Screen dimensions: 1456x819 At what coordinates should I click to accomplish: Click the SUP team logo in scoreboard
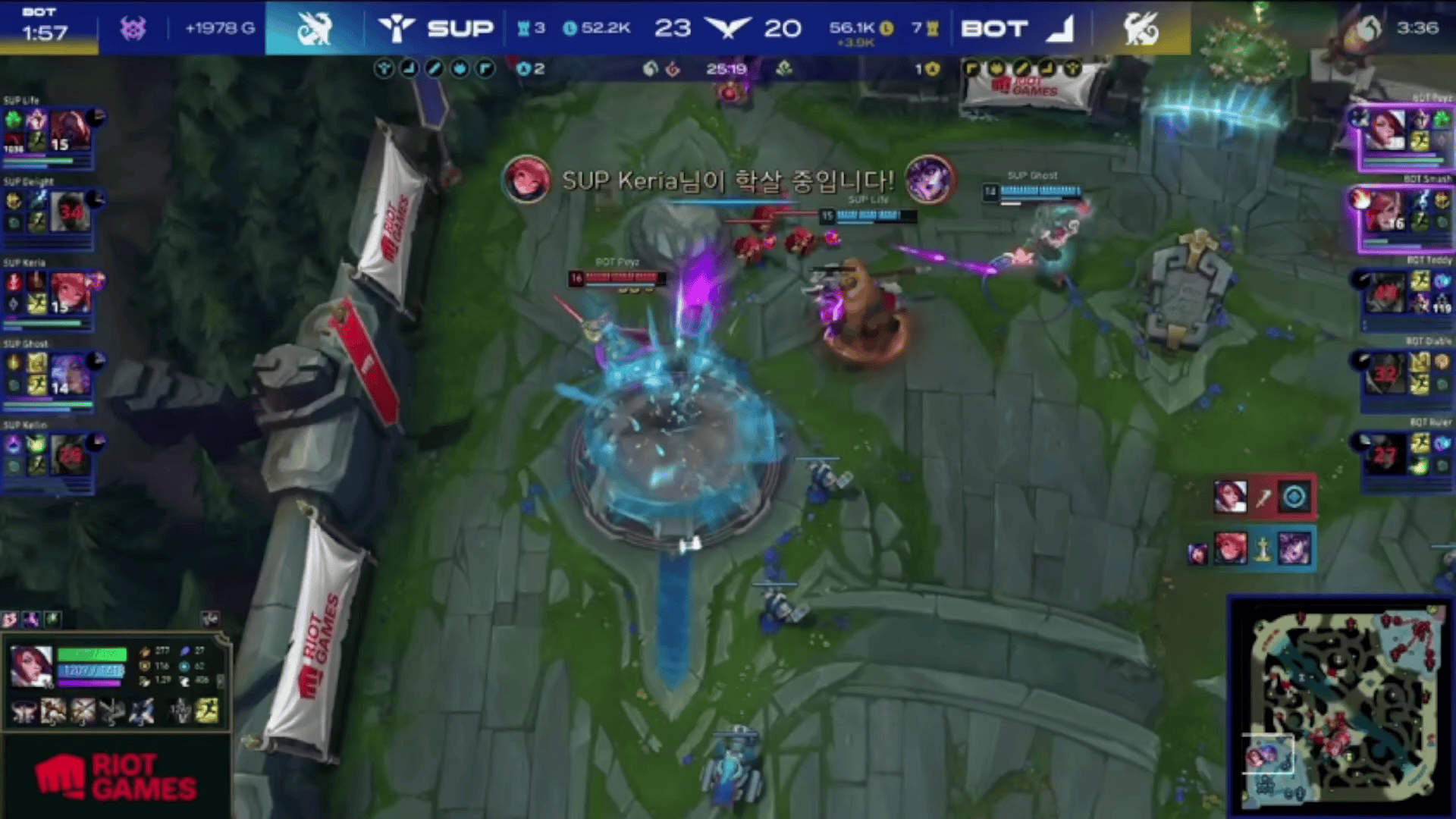tap(396, 29)
